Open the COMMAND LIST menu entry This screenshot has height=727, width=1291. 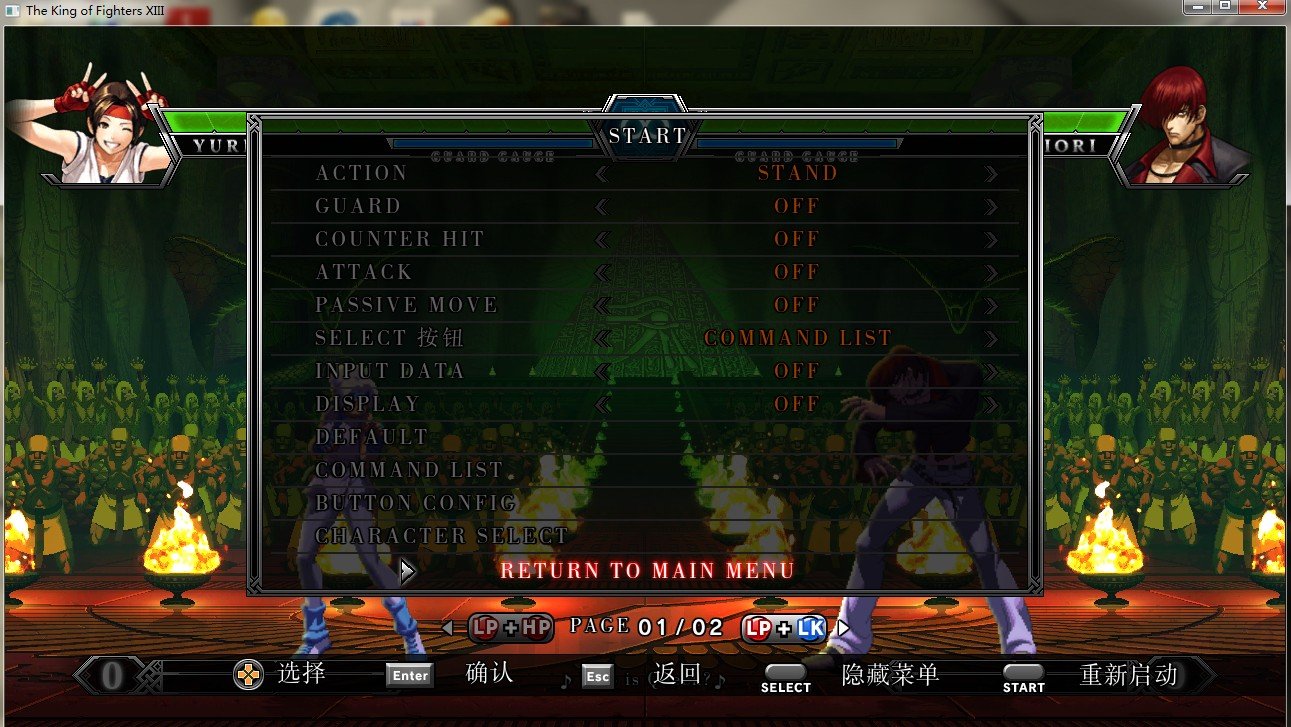click(409, 470)
